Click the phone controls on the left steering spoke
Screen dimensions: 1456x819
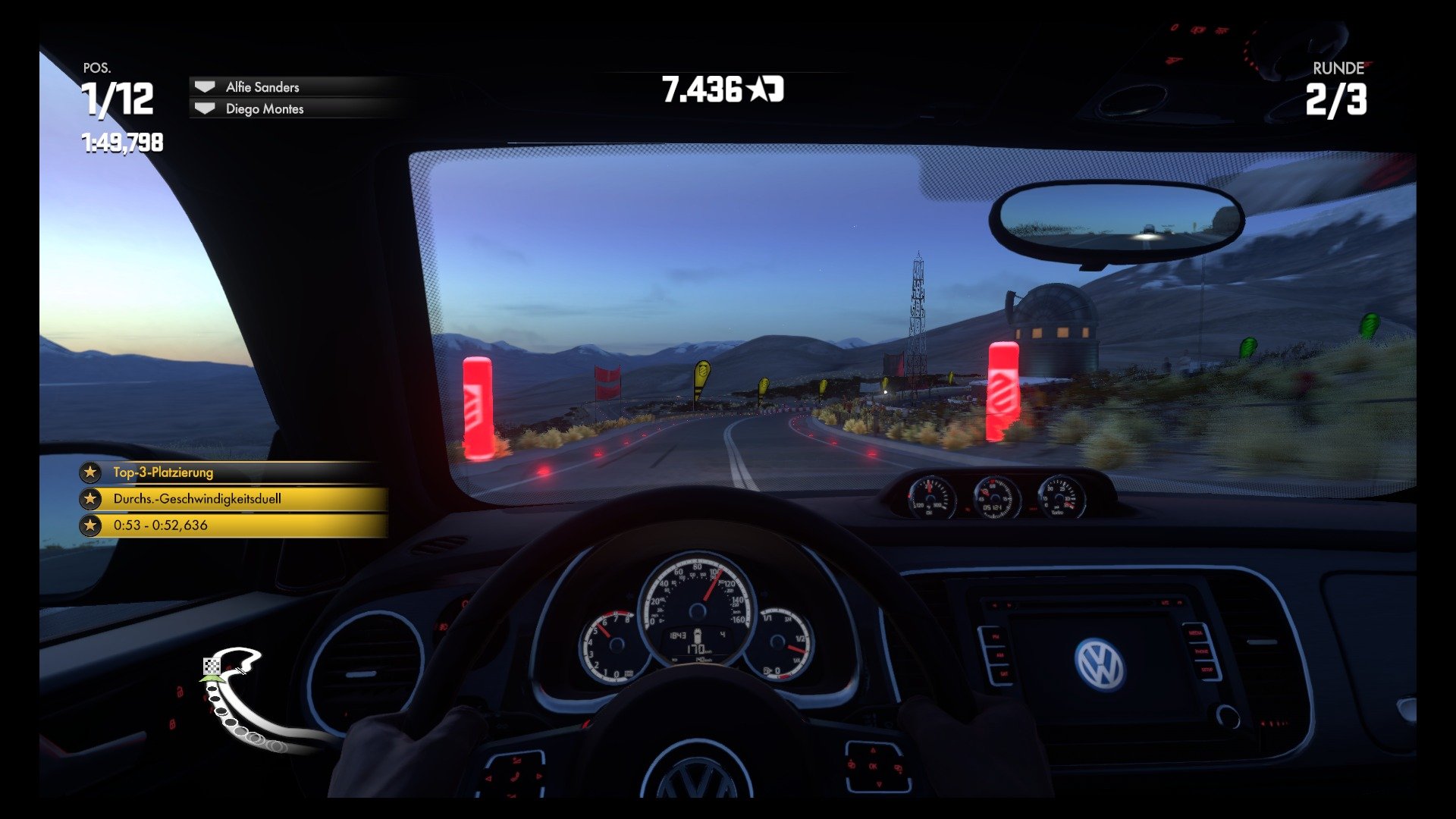pyautogui.click(x=514, y=777)
